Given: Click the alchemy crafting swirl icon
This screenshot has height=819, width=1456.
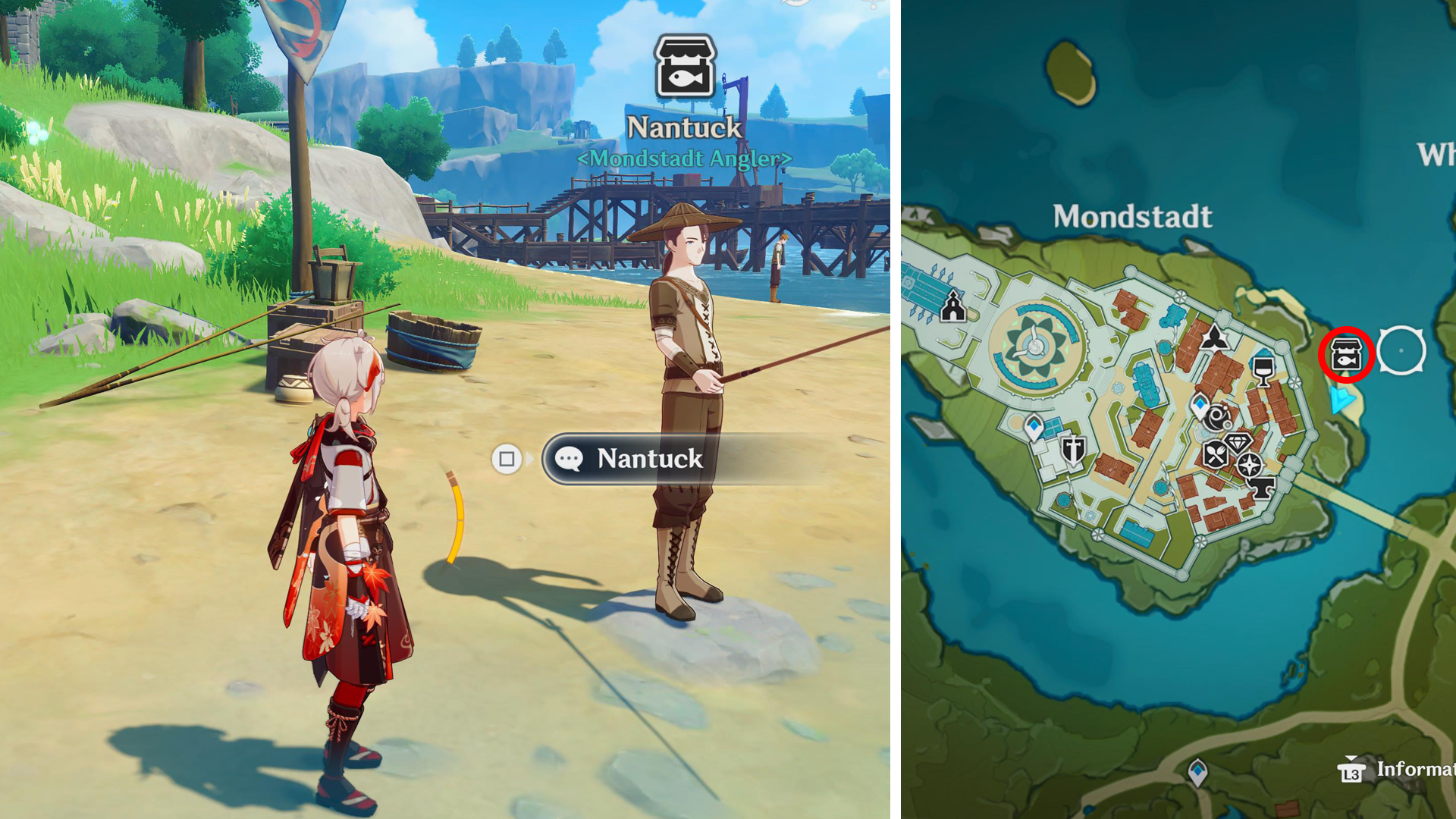Looking at the screenshot, I should point(1219,419).
